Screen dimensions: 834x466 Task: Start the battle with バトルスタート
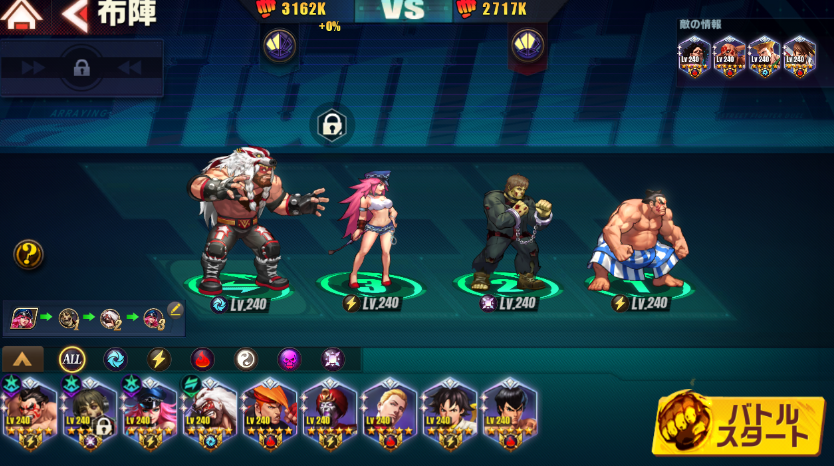coord(739,424)
